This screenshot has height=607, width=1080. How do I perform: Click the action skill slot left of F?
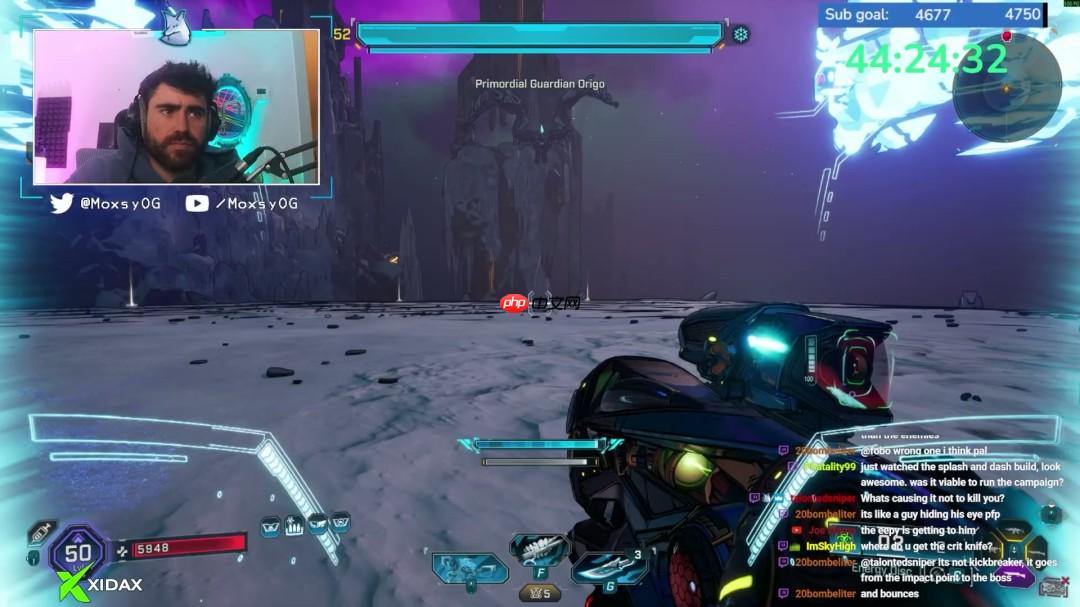[x=469, y=570]
